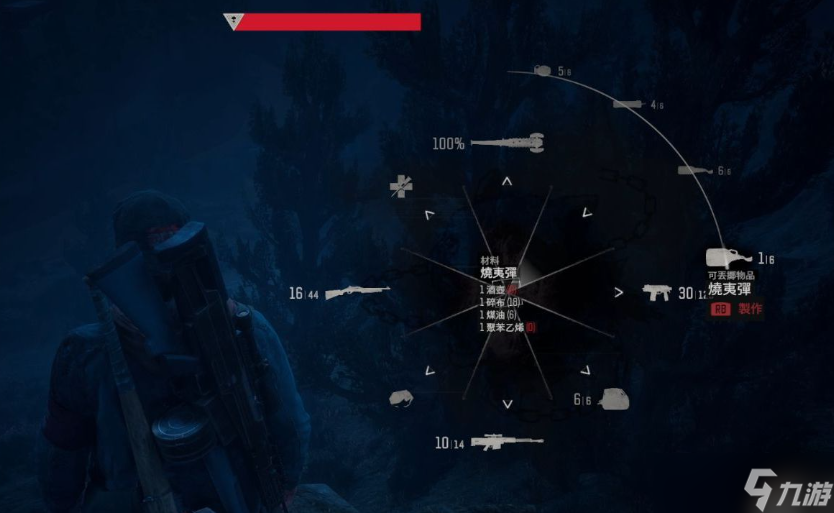Select the rock distraction slot
Image resolution: width=834 pixels, height=513 pixels.
tap(401, 399)
